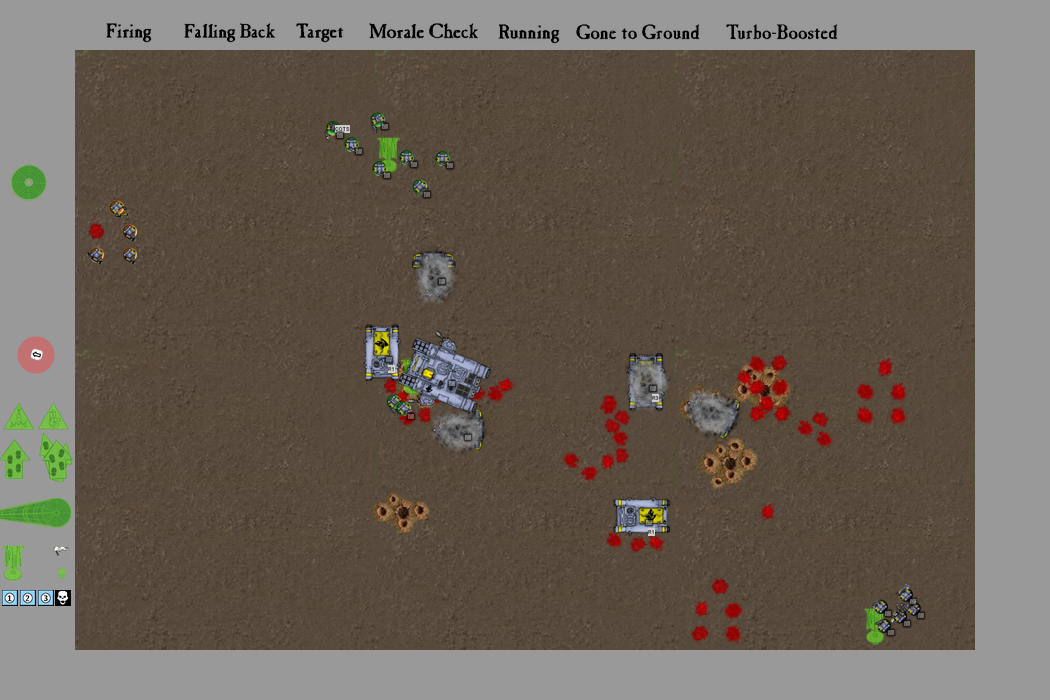The height and width of the screenshot is (700, 1050).
Task: Pick the green circular blast template
Action: tap(29, 182)
